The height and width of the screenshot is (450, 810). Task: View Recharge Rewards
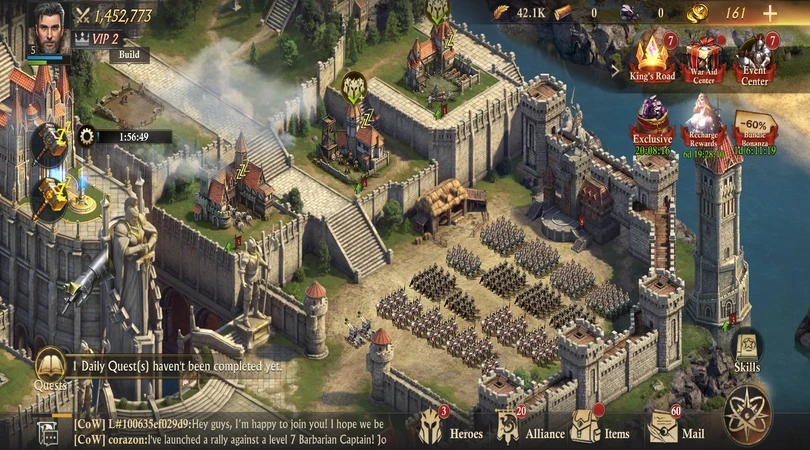(703, 125)
